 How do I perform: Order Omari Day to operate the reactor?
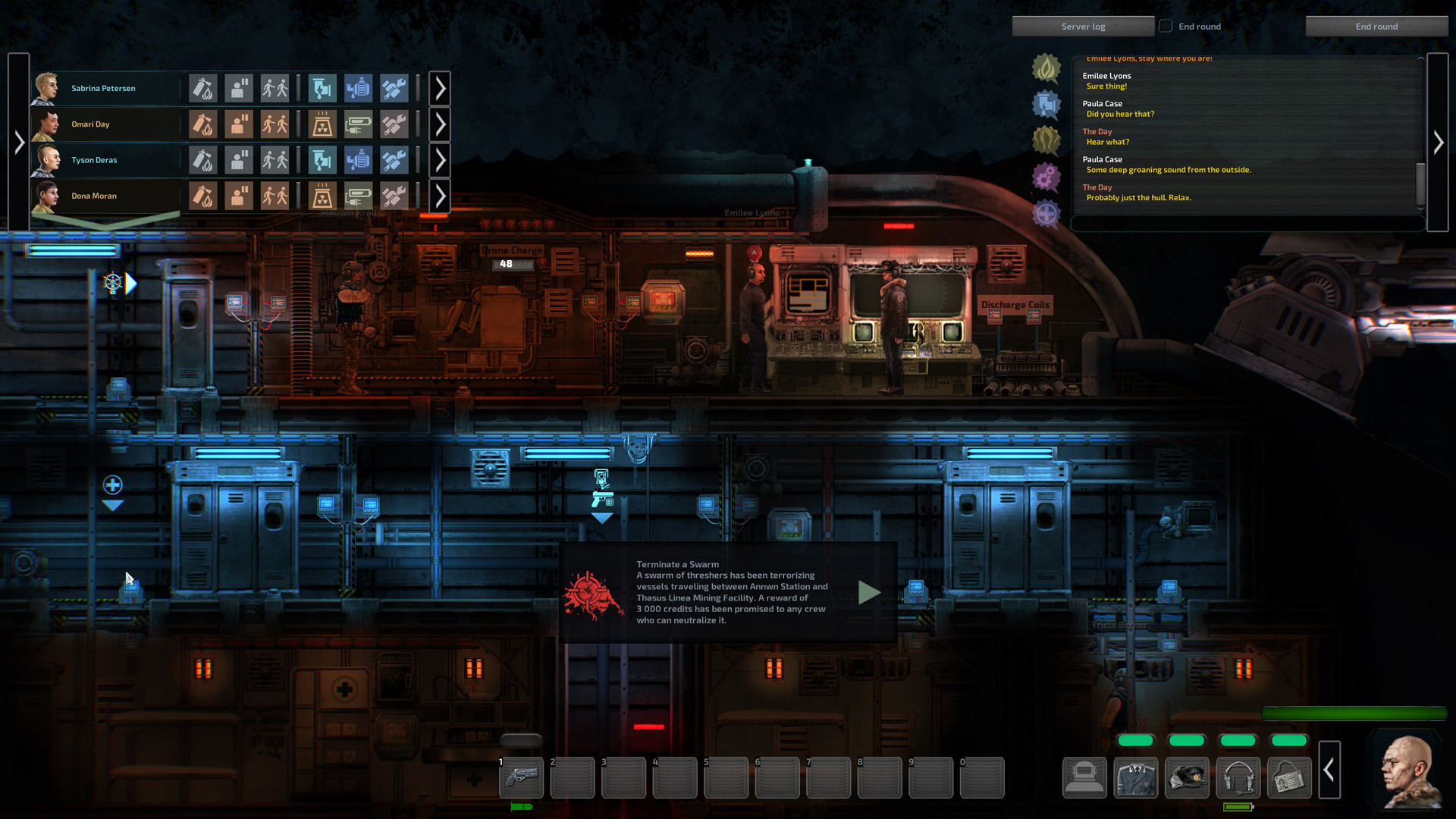(321, 124)
